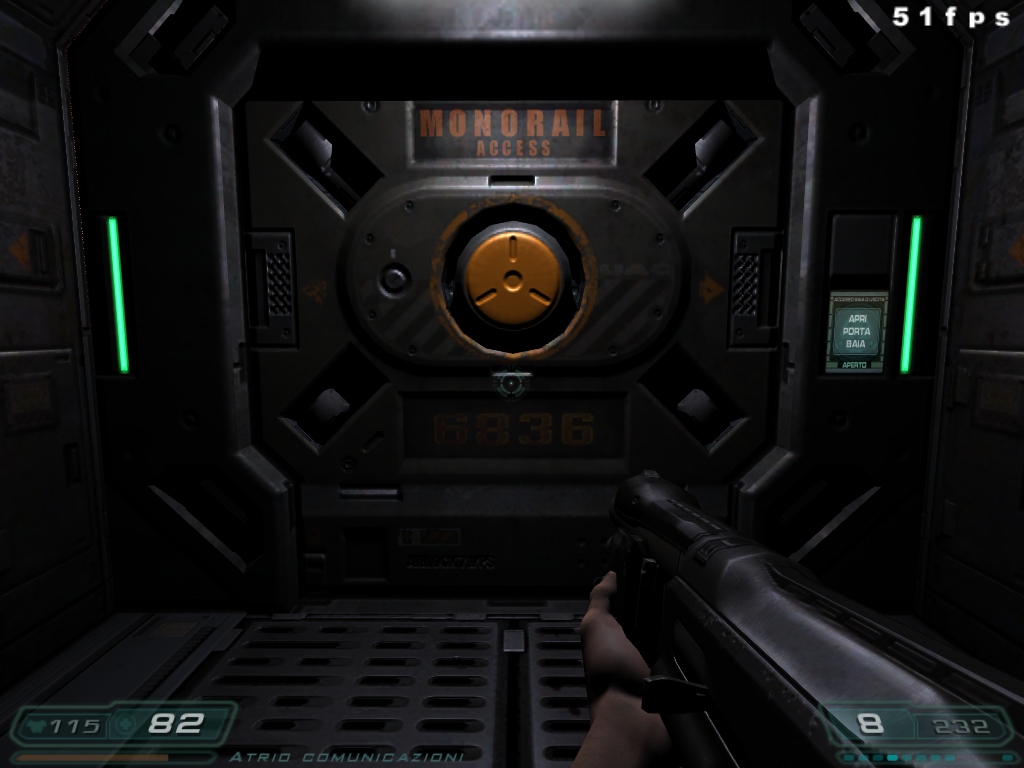Screen dimensions: 1024x768
Task: Activate the Apri Porta Baia panel button
Action: 857,331
